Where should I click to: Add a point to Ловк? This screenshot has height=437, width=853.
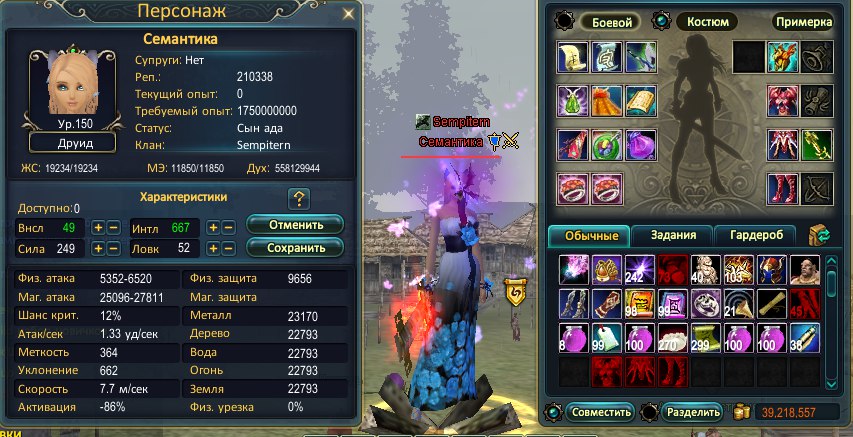tap(213, 248)
